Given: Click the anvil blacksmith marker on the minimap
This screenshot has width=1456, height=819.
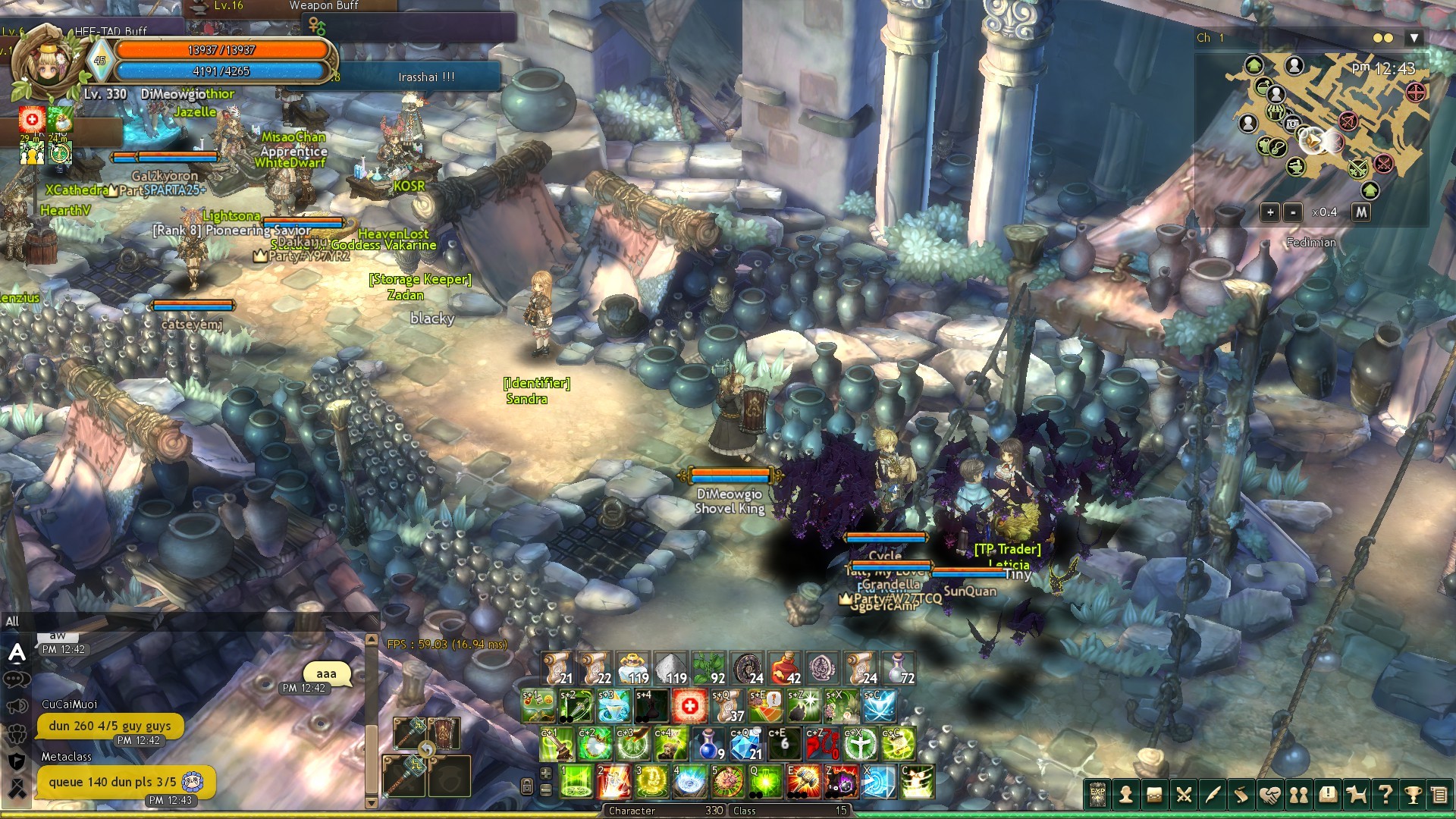Looking at the screenshot, I should [1295, 166].
